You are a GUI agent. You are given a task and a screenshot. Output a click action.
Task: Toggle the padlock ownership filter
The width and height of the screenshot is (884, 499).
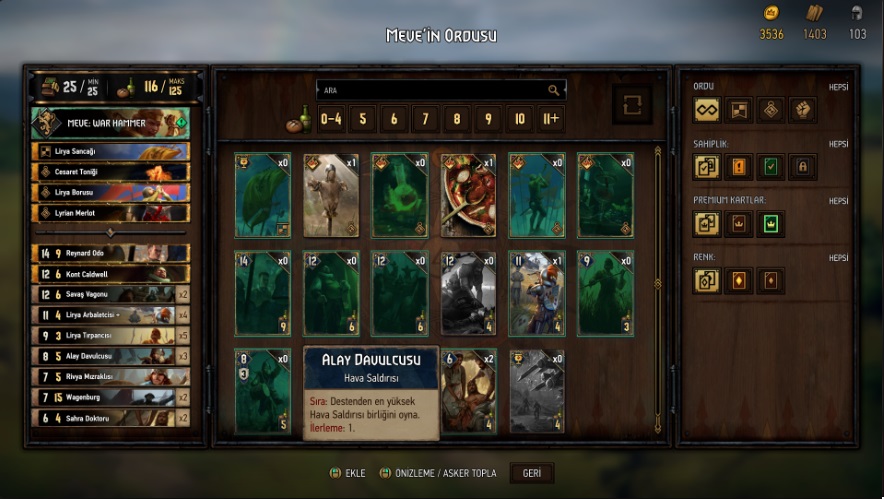pos(802,167)
